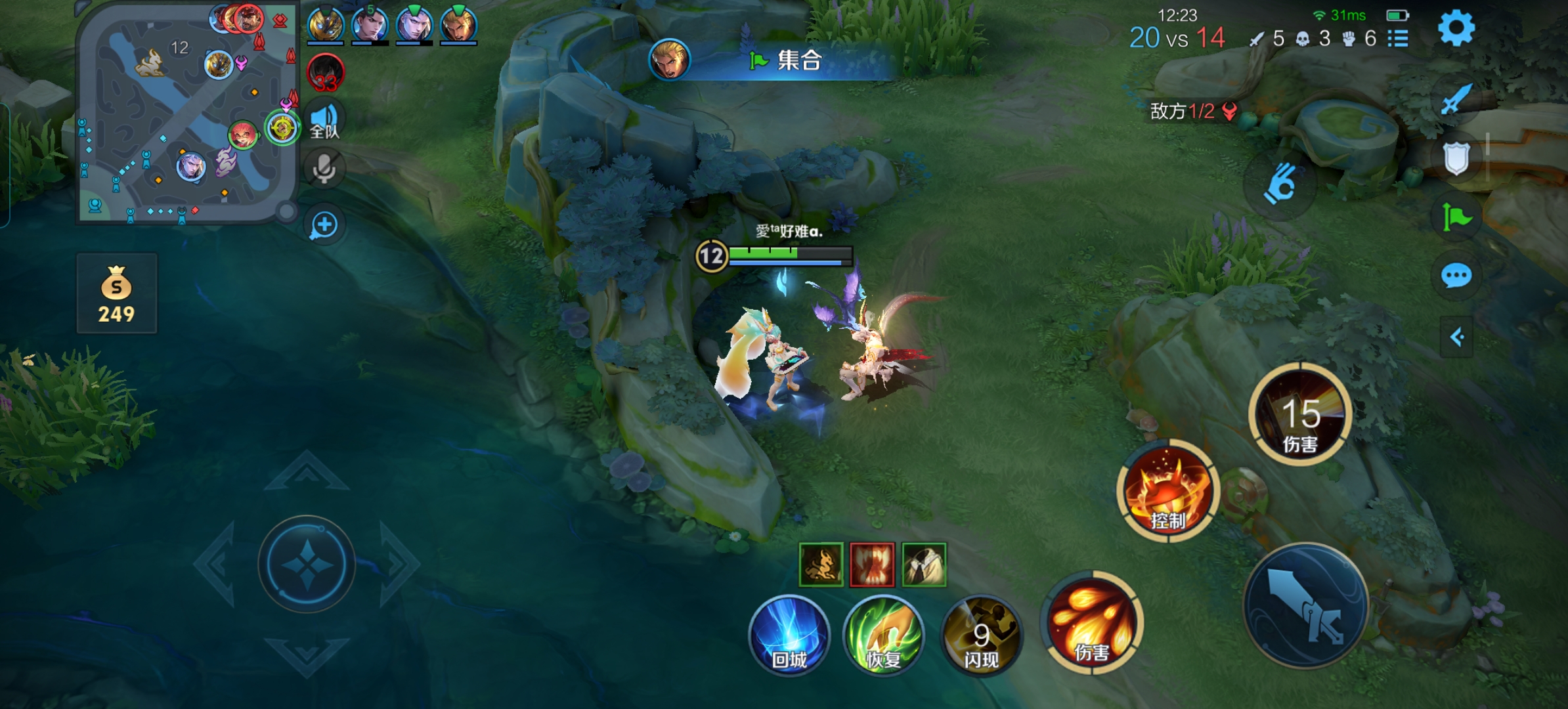Open the chat speech-bubble button
This screenshot has width=1568, height=709.
[1456, 276]
